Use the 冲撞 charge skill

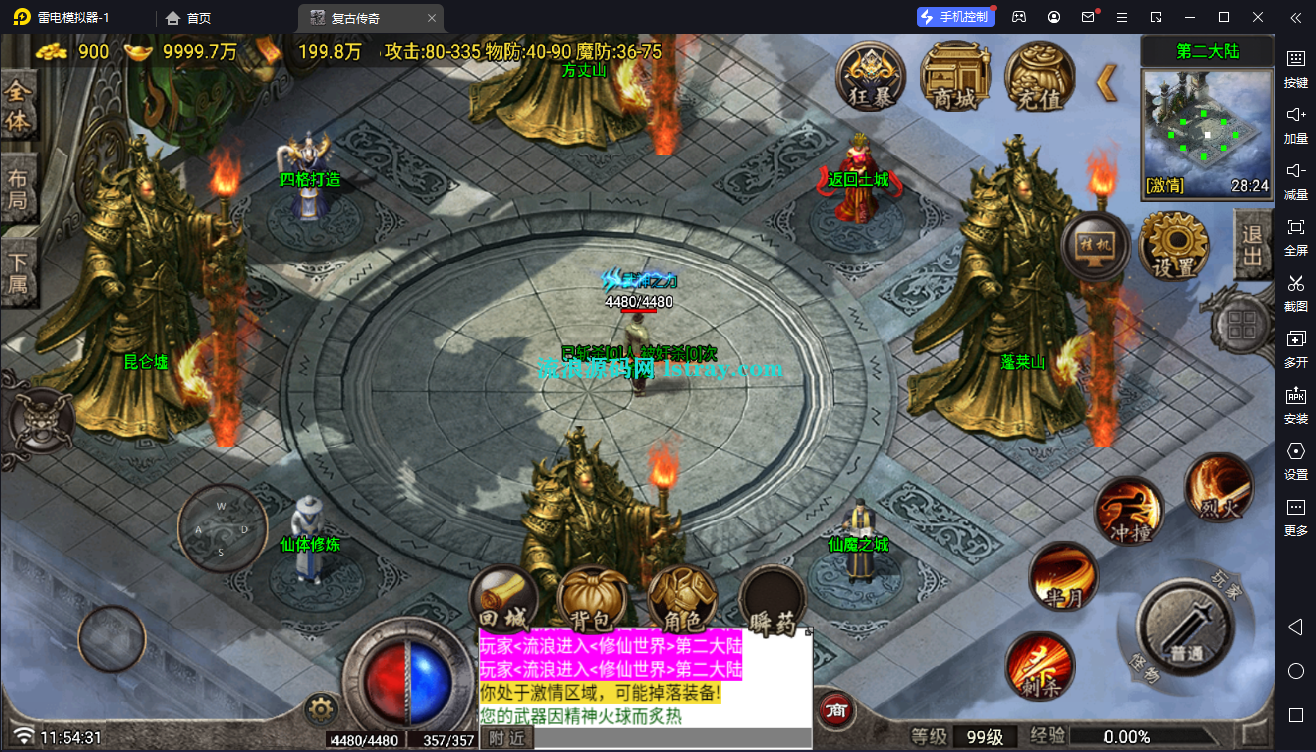(x=1129, y=511)
